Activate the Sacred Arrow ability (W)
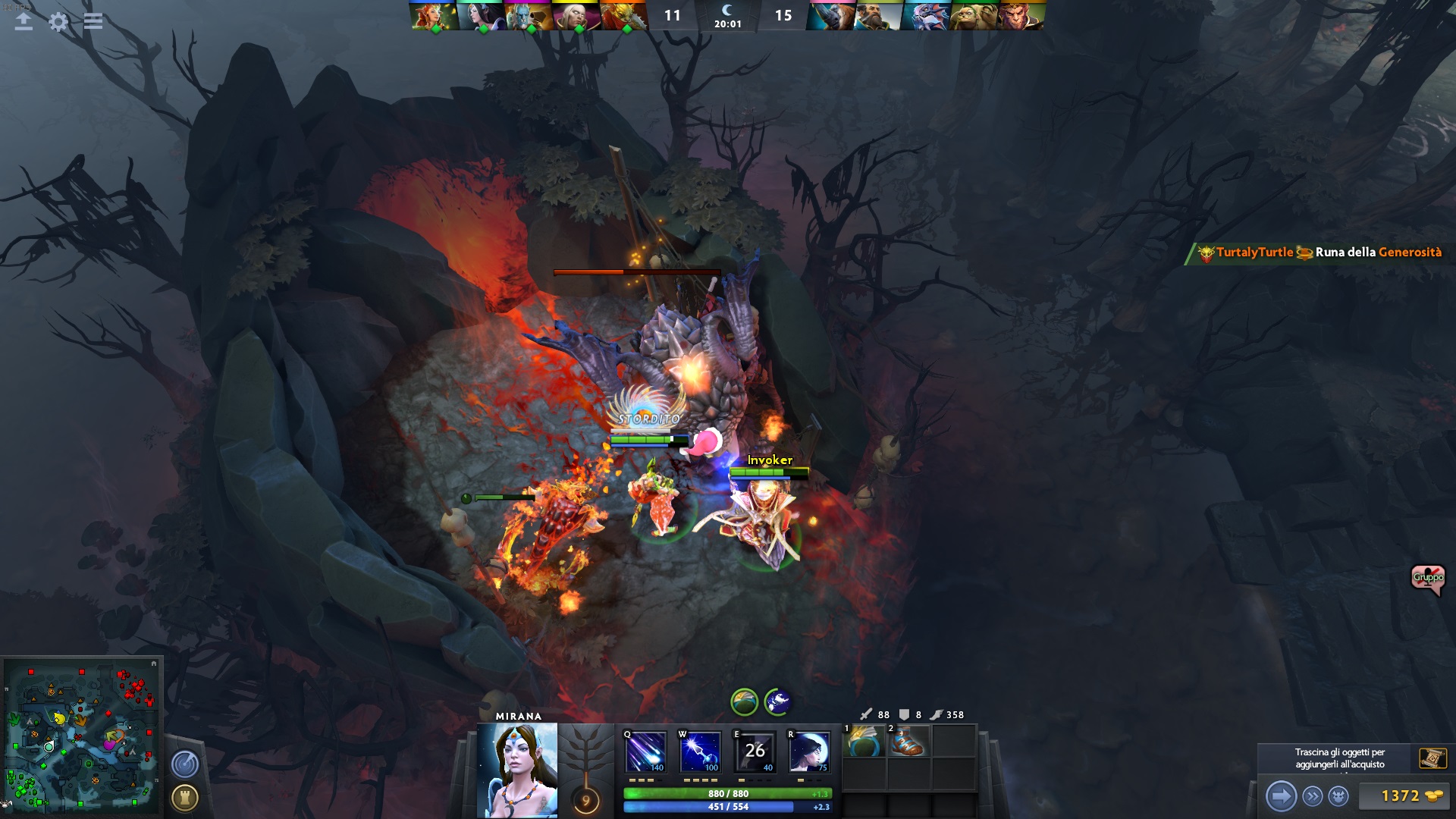 tap(700, 752)
